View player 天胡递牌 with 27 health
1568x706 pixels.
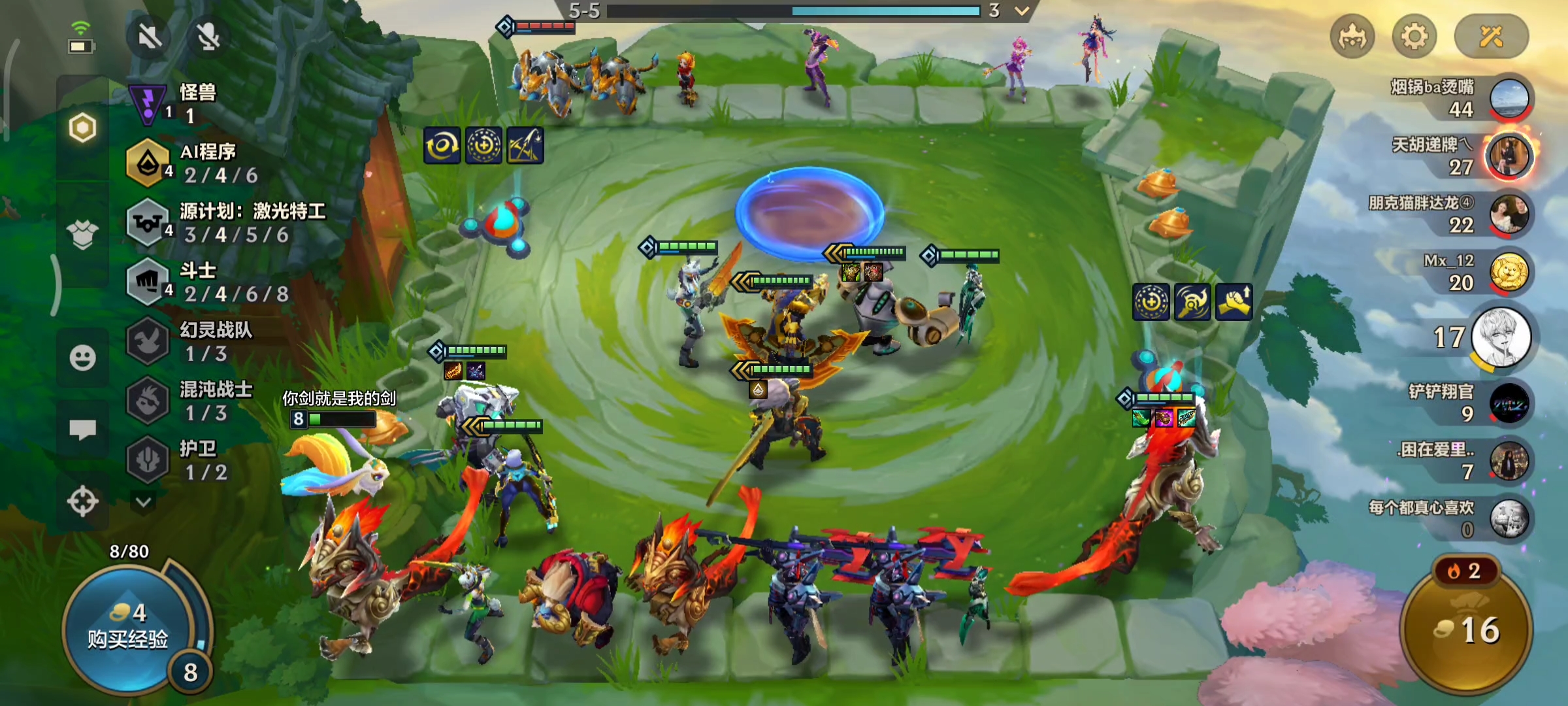(1509, 156)
